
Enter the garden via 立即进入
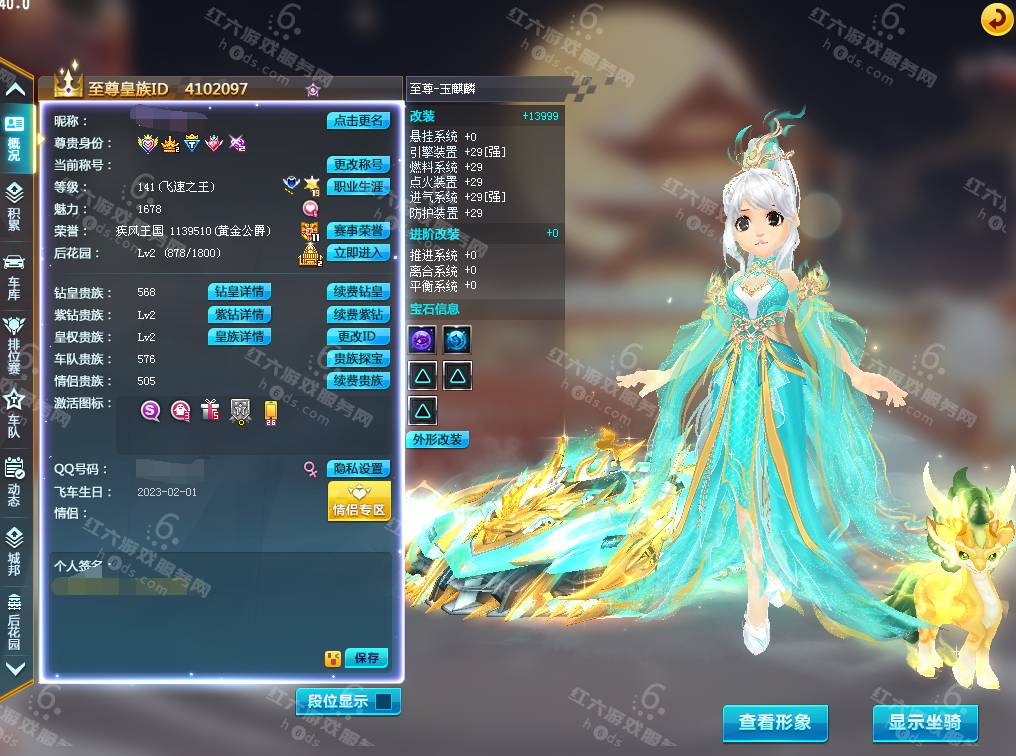[x=358, y=253]
